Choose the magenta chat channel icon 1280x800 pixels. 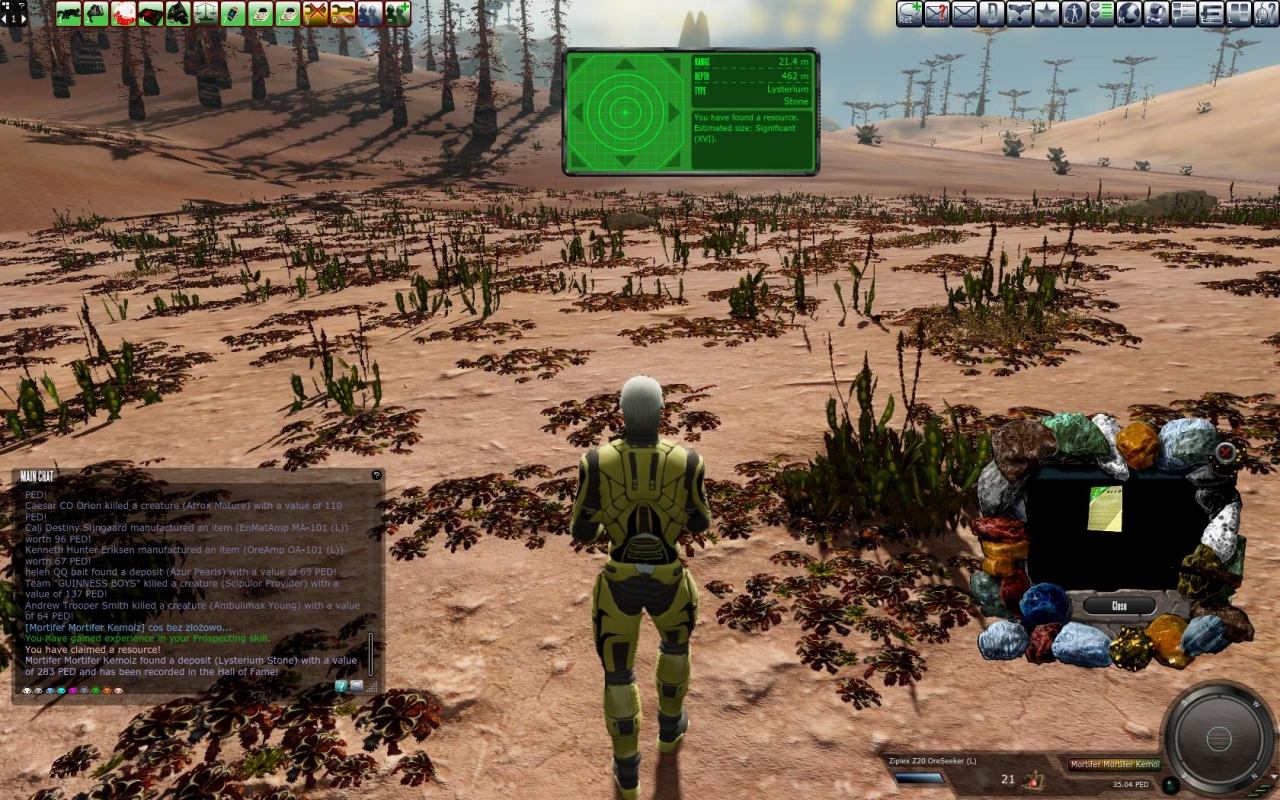point(73,691)
